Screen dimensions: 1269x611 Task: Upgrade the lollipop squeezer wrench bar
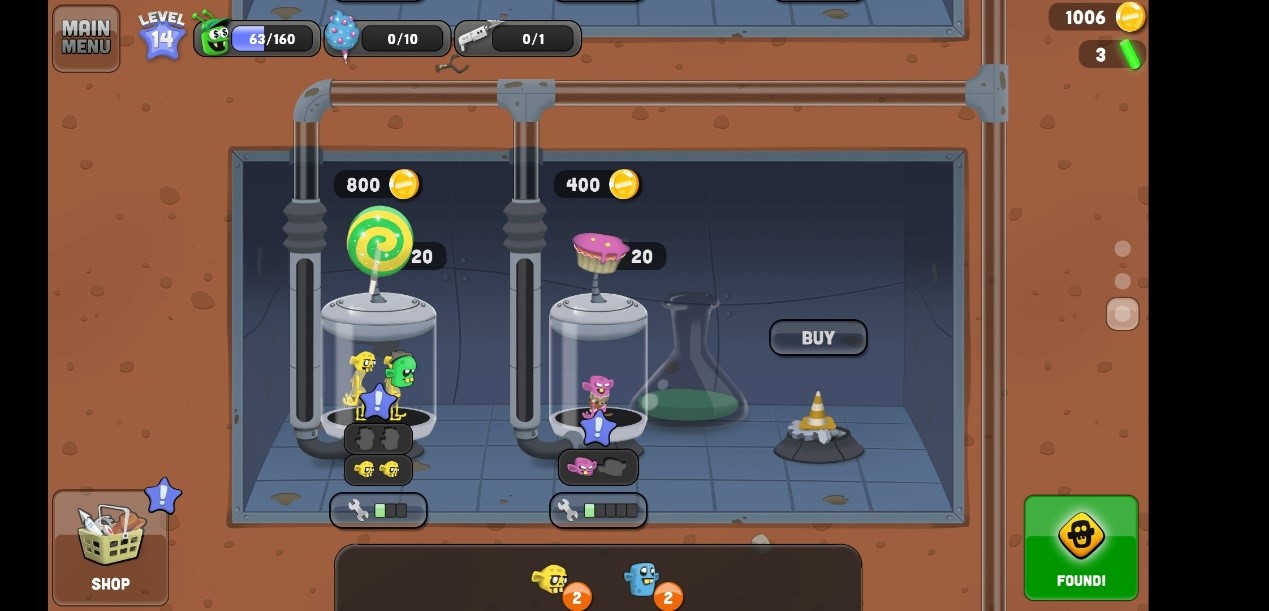pos(378,510)
